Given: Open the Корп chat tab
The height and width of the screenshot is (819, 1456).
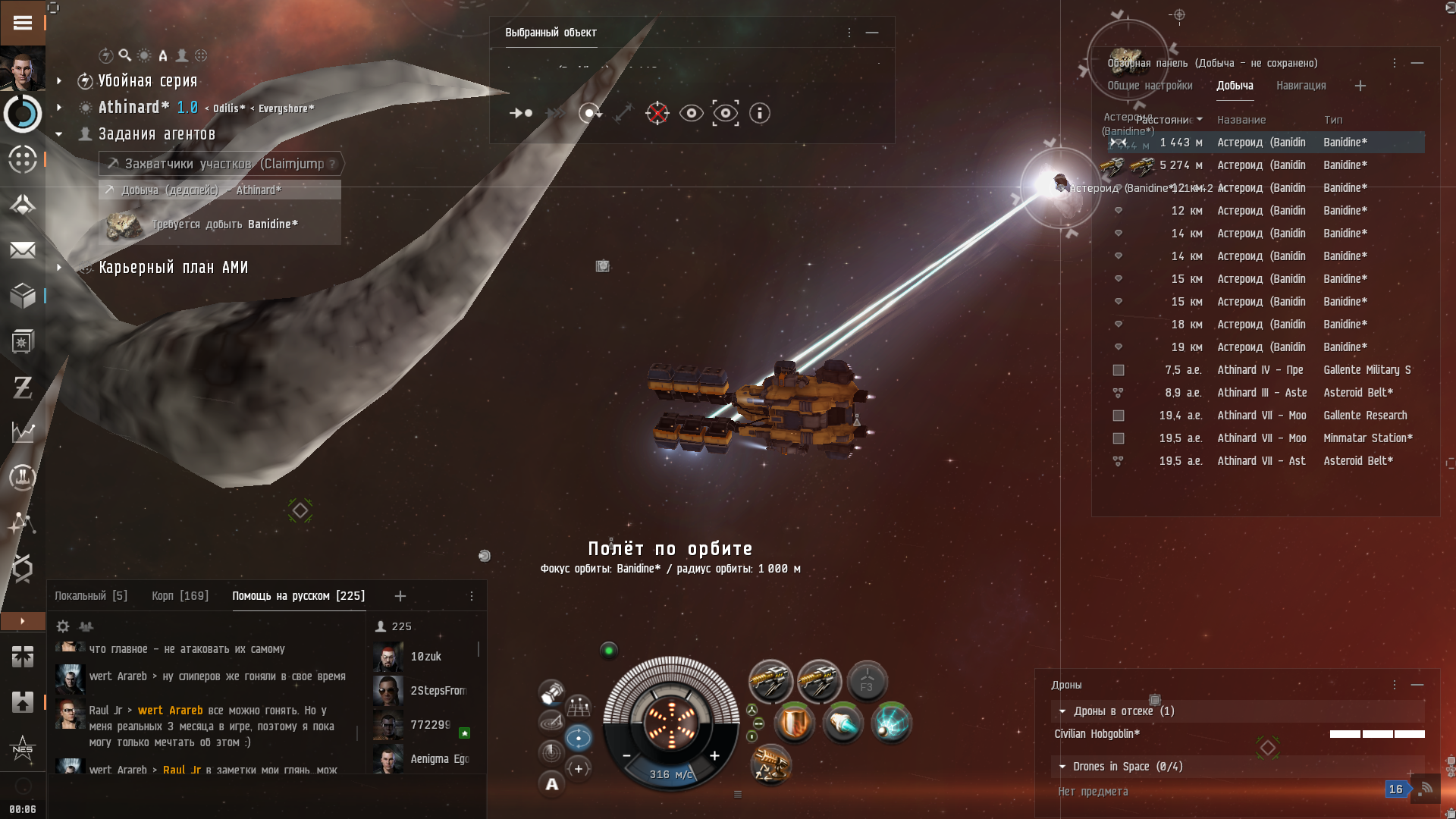Looking at the screenshot, I should pyautogui.click(x=180, y=596).
